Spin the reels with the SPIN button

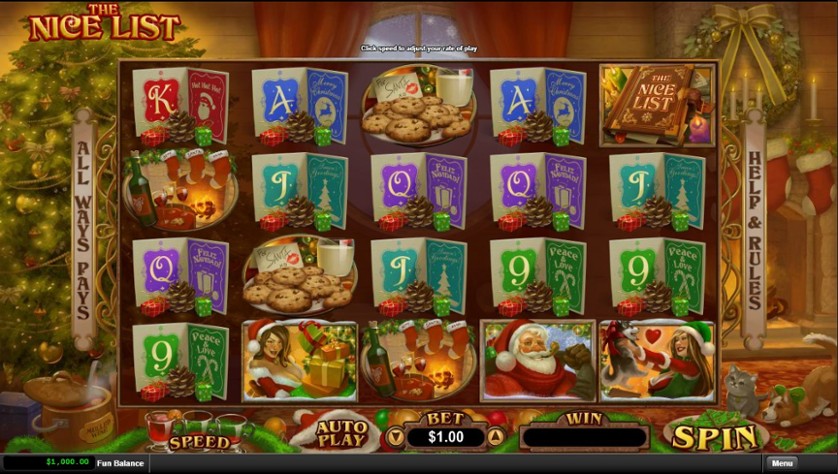point(714,436)
